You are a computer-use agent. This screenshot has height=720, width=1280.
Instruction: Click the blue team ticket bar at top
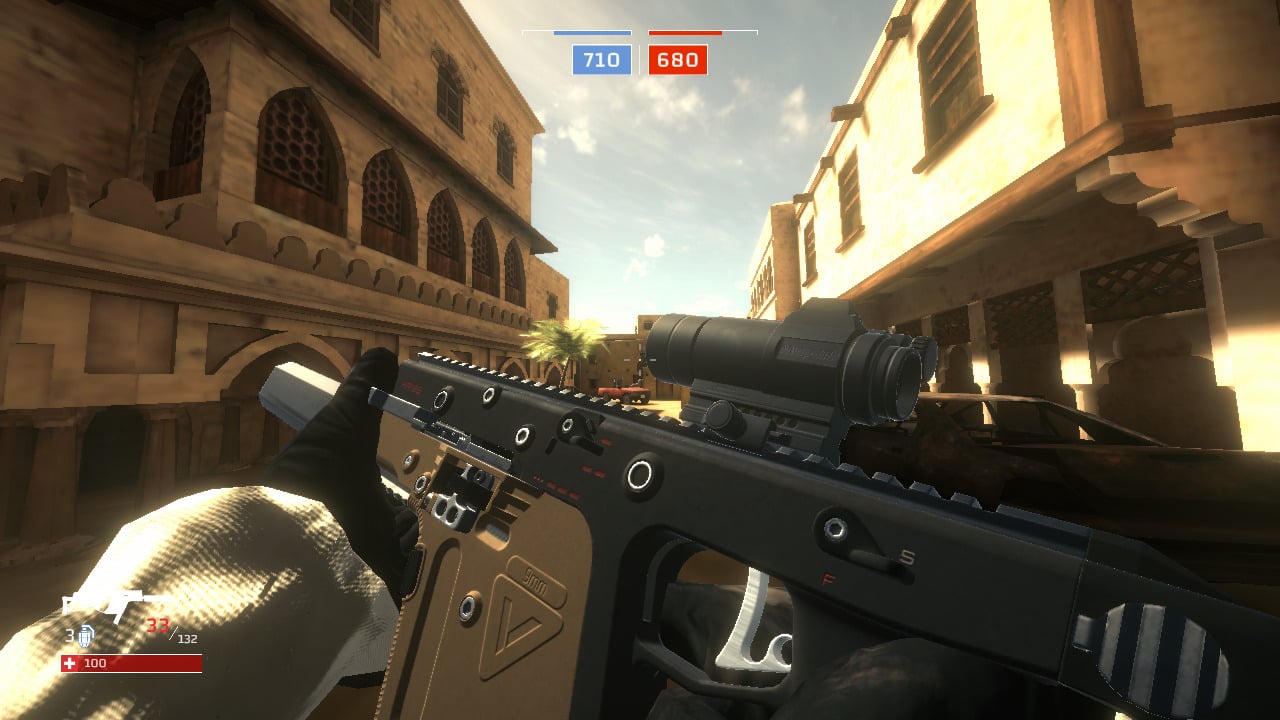[592, 34]
